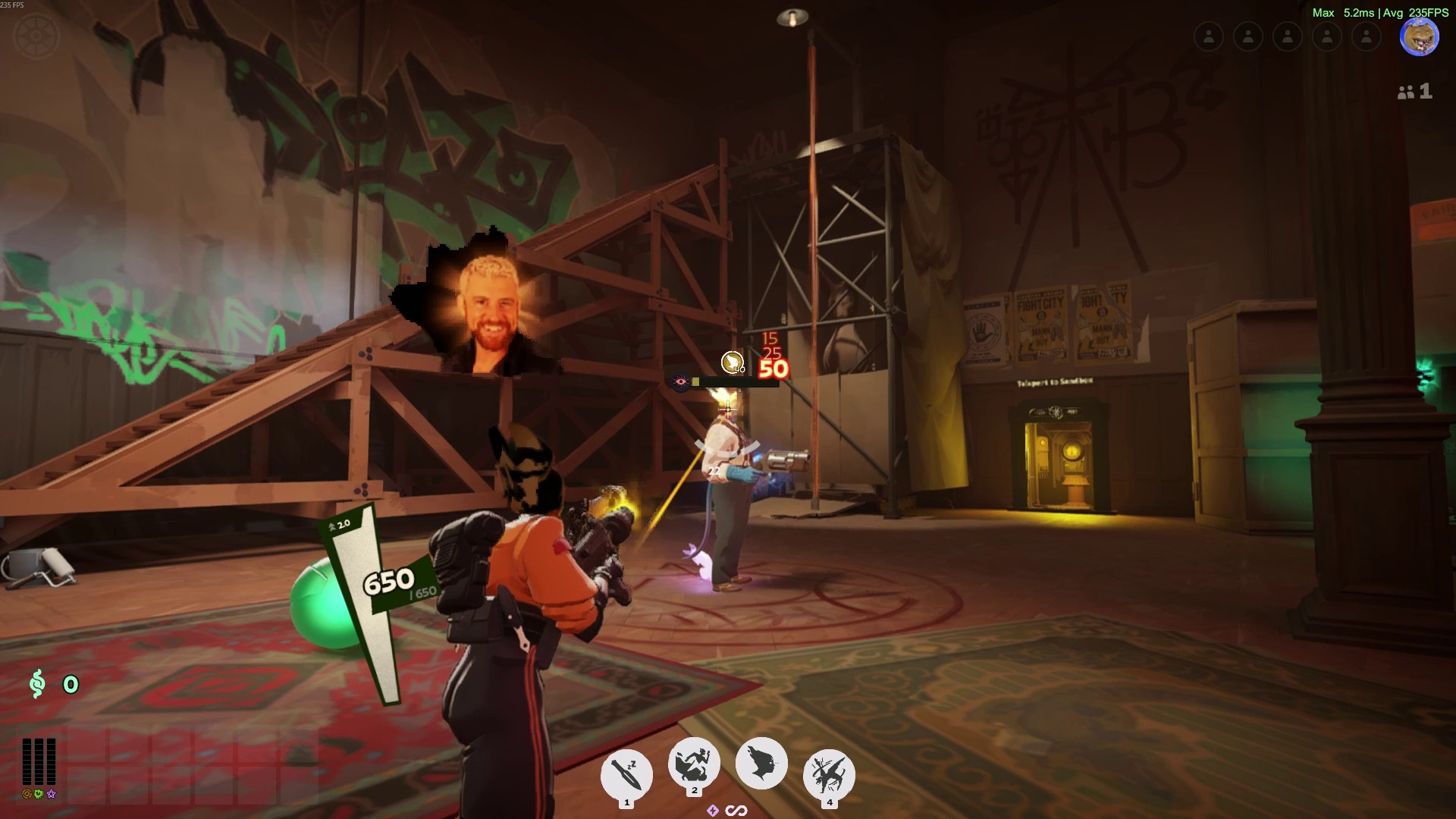Open the player avatar profile

point(1419,36)
